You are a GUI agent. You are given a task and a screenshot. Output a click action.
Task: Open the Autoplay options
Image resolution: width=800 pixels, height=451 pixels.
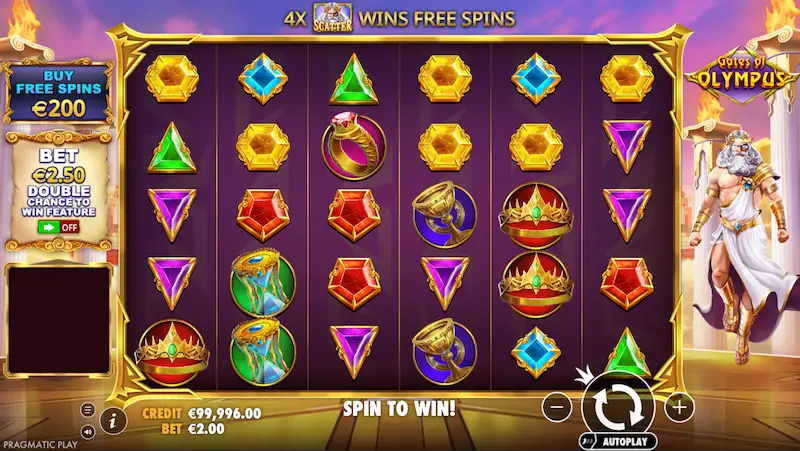pos(617,440)
